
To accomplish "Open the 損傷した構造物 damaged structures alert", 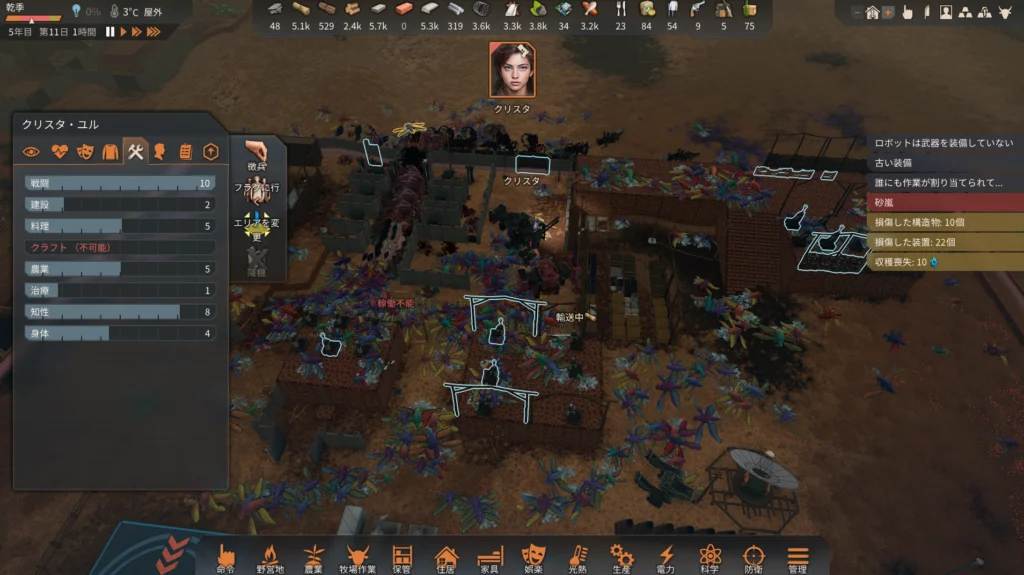I will click(944, 222).
